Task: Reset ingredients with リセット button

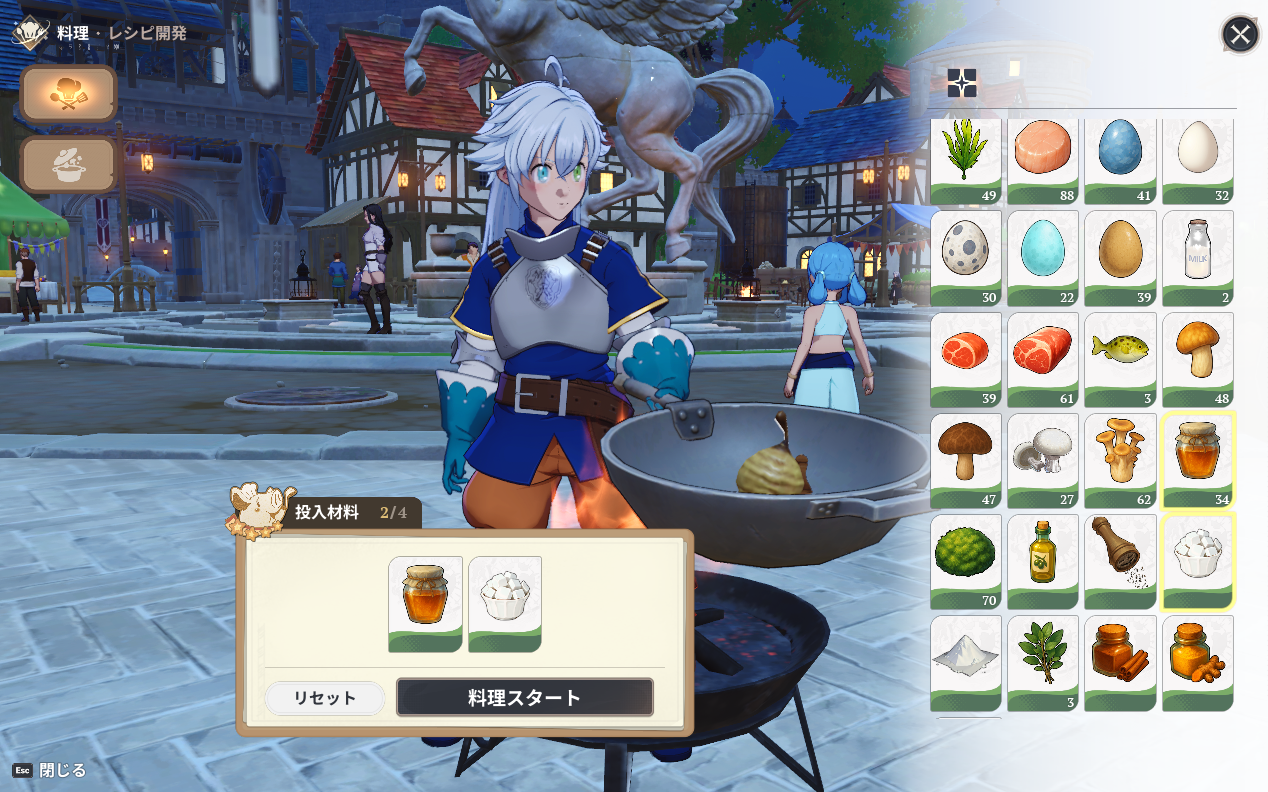Action: pyautogui.click(x=324, y=698)
